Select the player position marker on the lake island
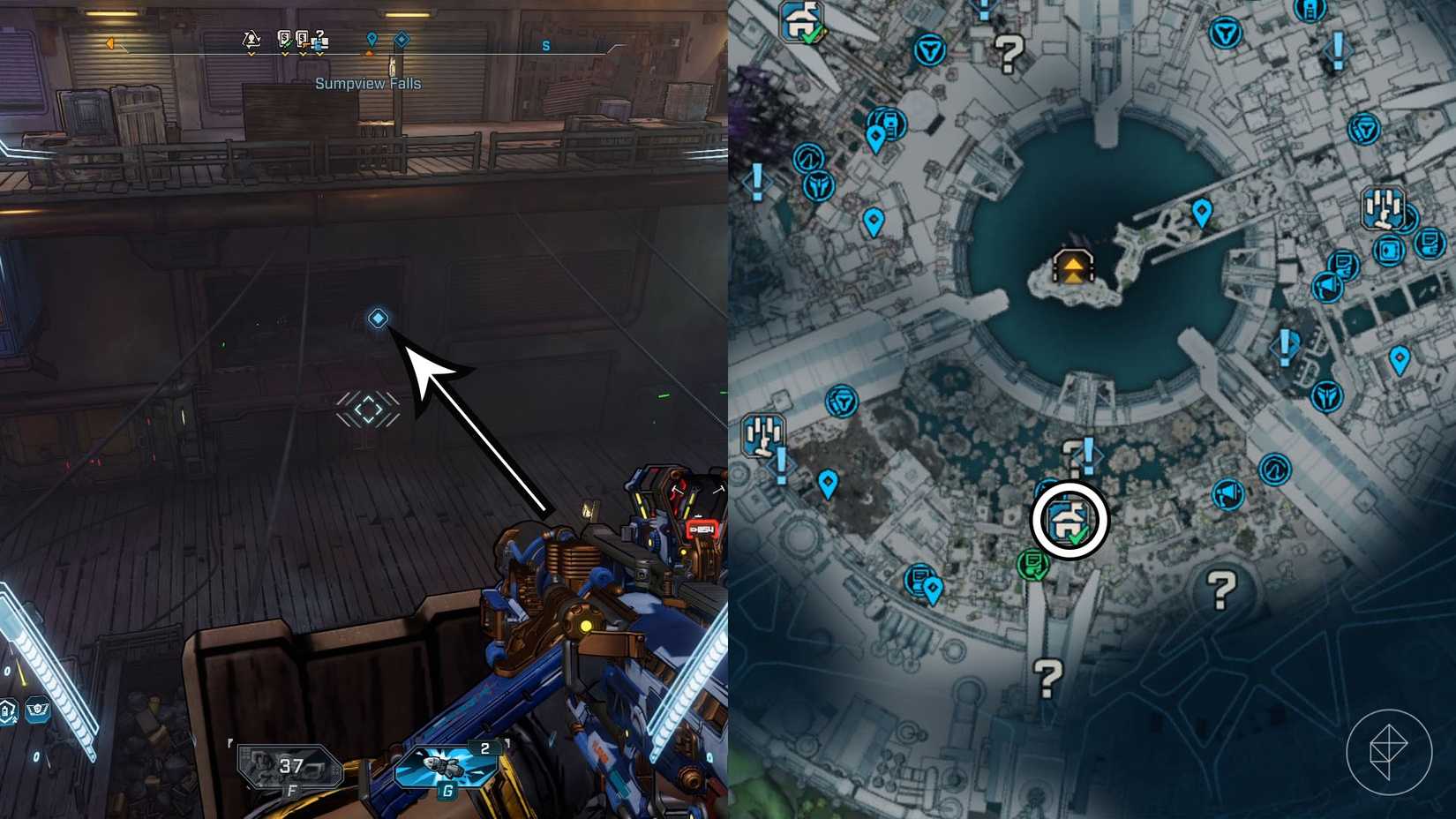Screen dimensions: 1456x819 point(1072,267)
